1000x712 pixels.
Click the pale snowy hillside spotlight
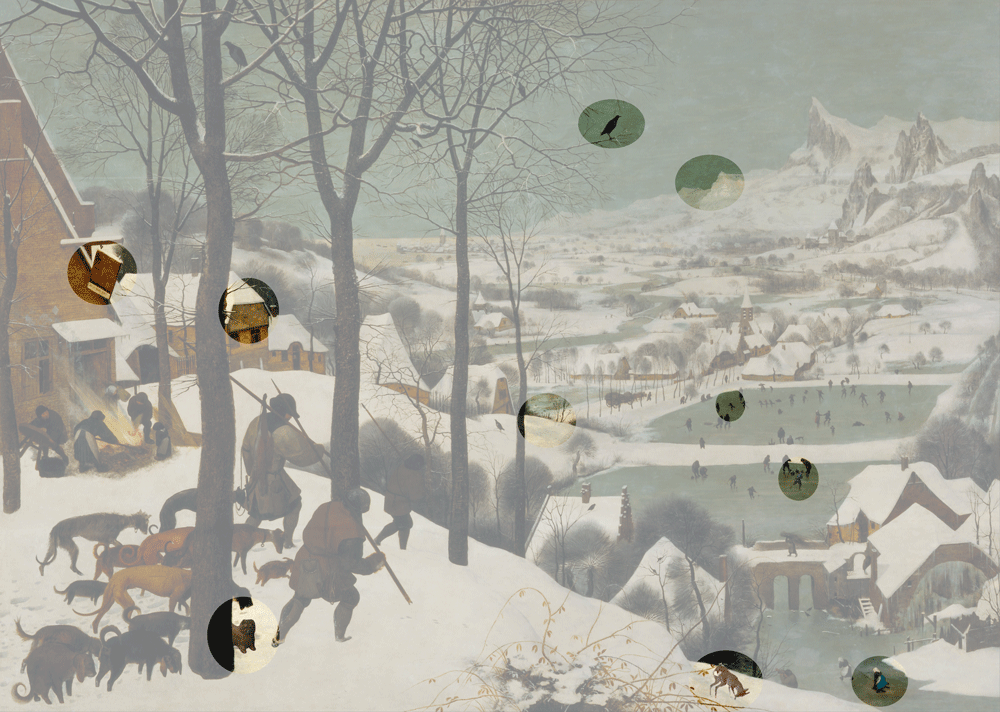point(546,419)
